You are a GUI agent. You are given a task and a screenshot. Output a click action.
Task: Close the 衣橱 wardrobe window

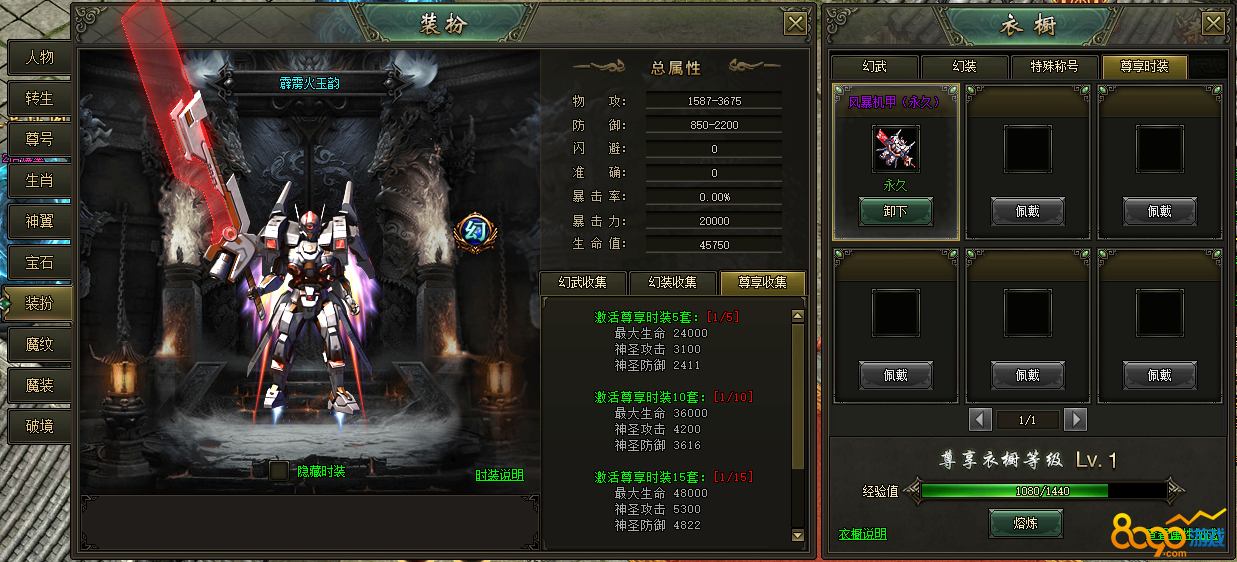click(x=1215, y=25)
